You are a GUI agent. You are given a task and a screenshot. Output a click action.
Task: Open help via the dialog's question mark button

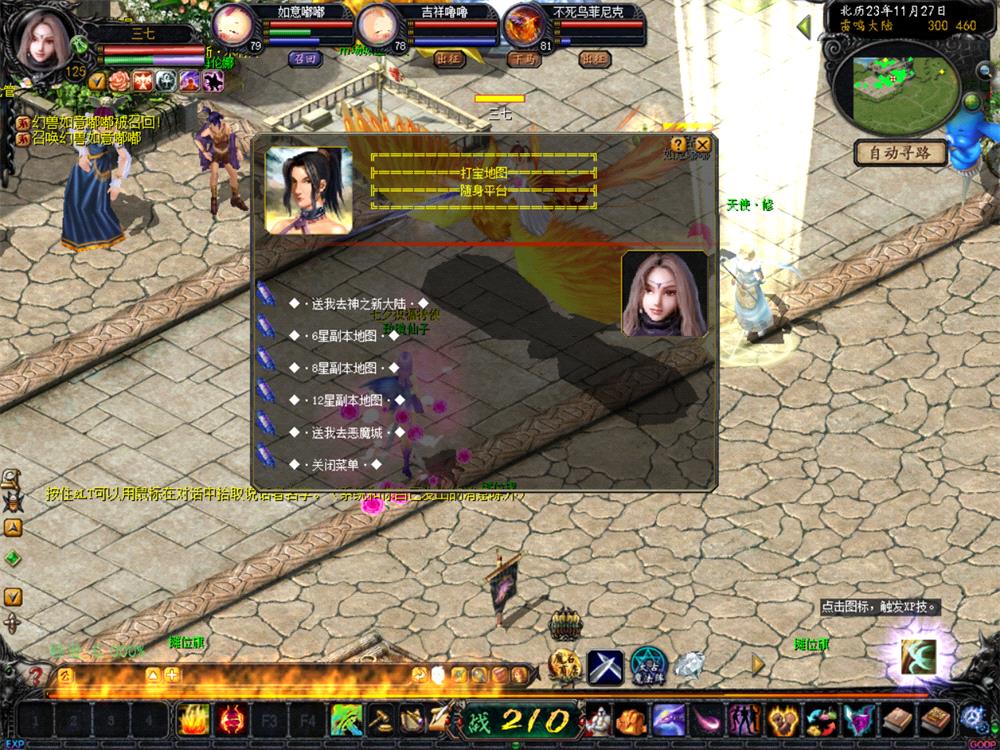coord(679,145)
